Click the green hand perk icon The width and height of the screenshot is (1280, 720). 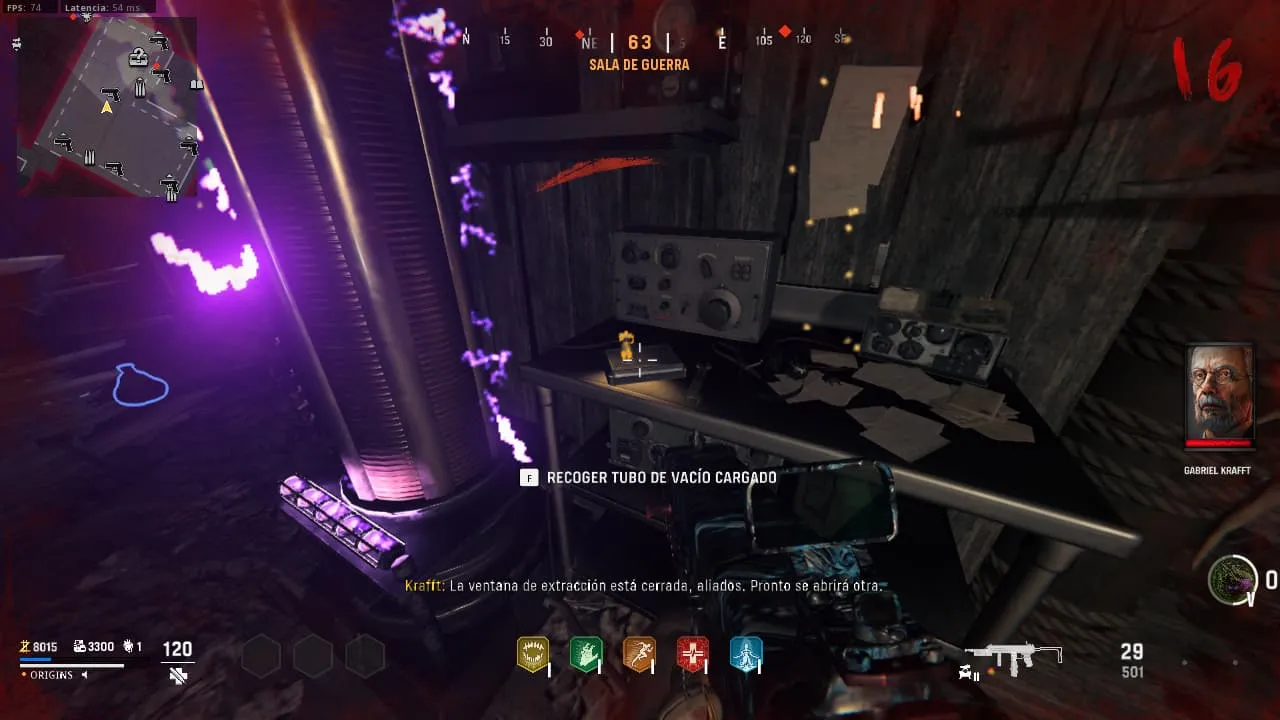click(585, 654)
